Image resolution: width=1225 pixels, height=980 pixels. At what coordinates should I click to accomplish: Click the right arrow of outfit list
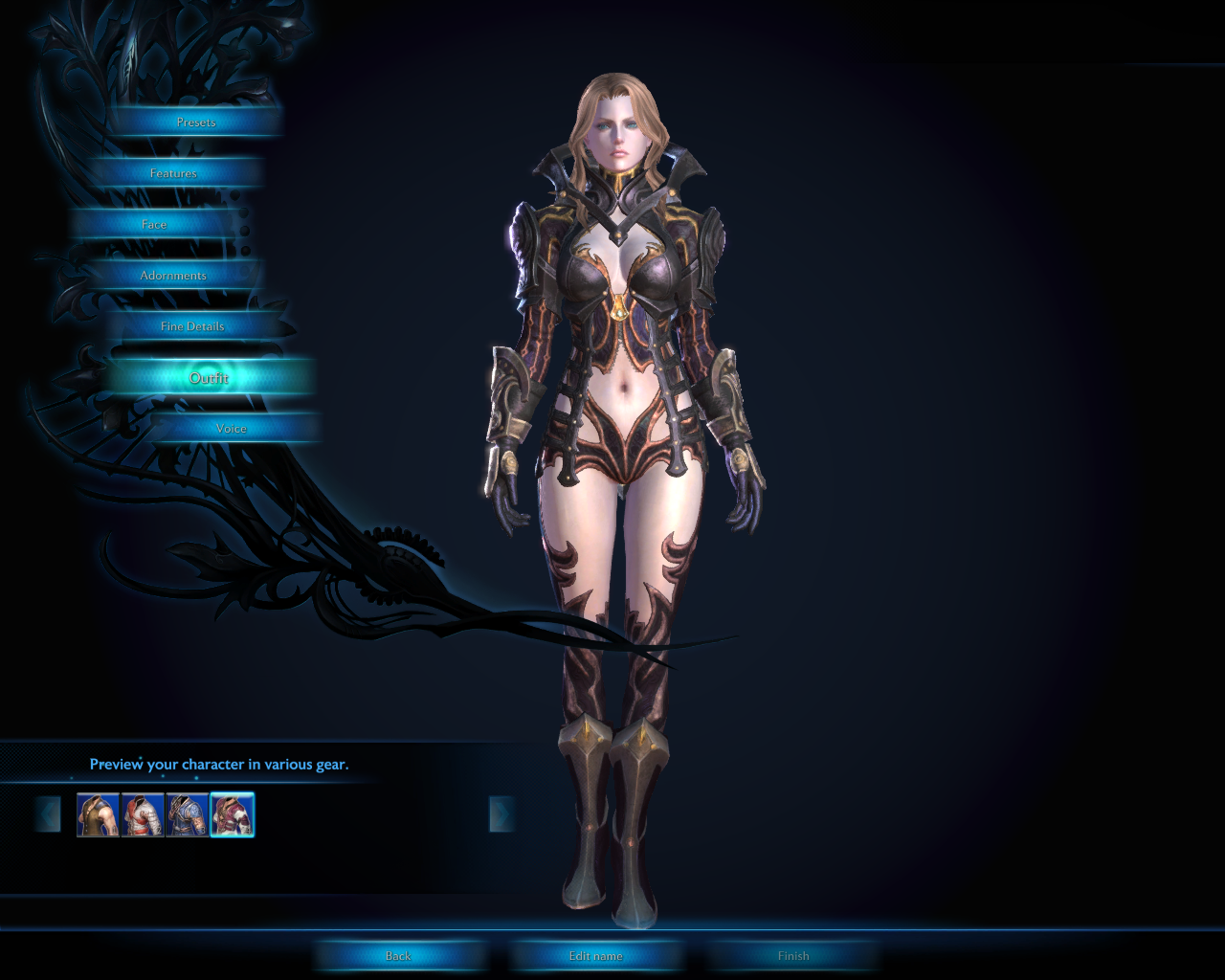coord(501,814)
